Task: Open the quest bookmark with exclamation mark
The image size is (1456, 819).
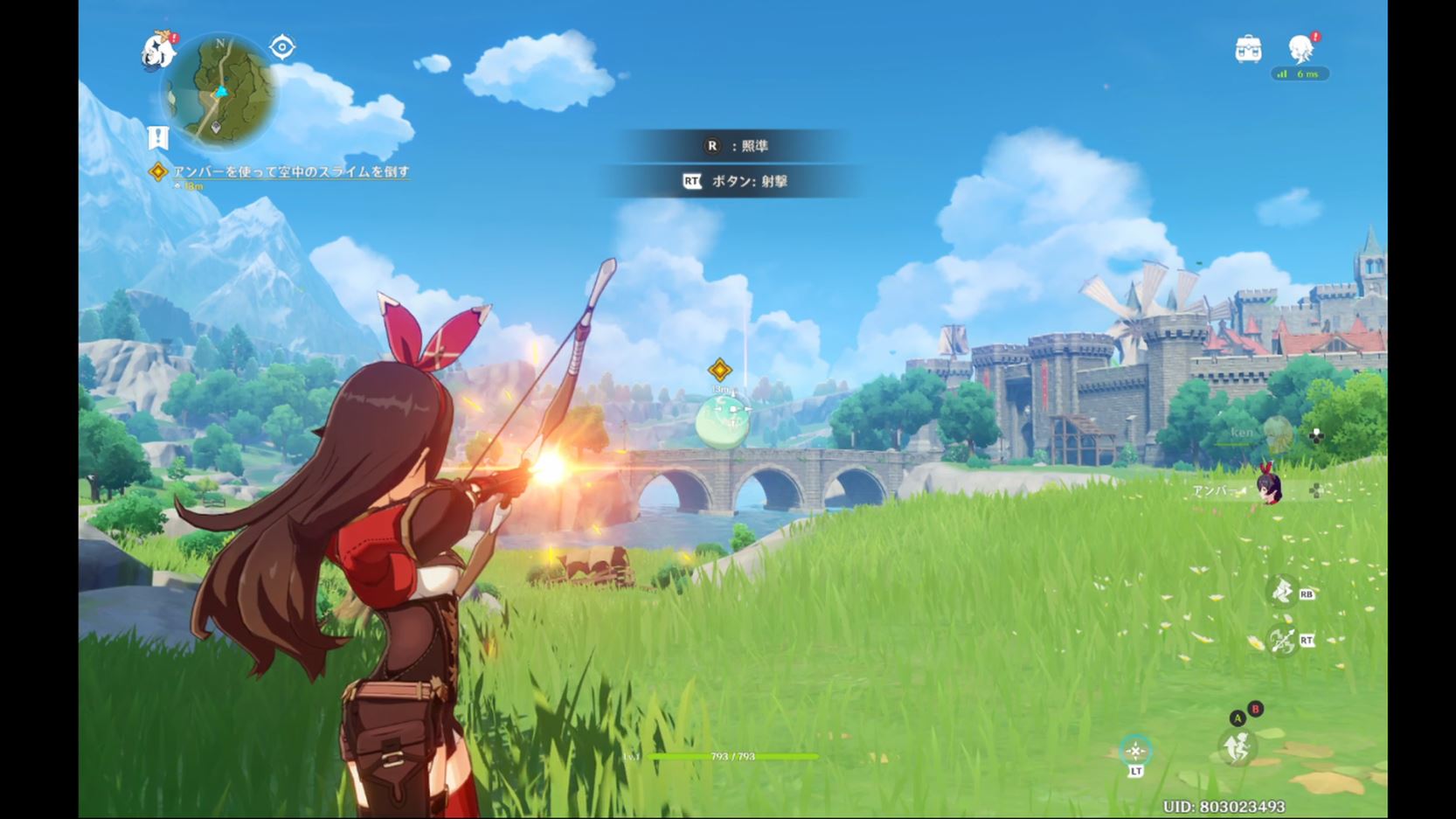Action: [x=157, y=137]
